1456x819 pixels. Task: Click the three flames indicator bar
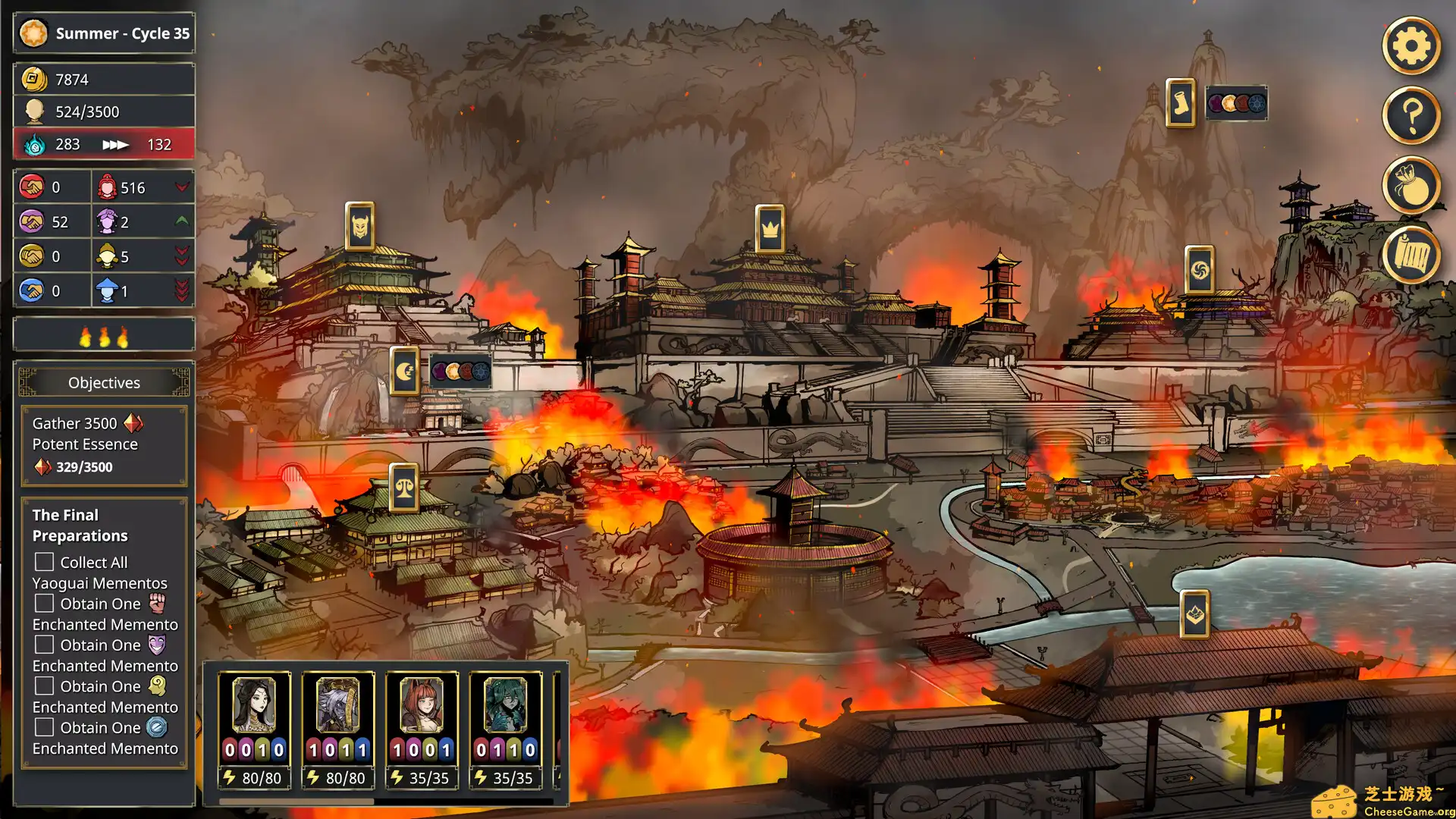(x=104, y=336)
